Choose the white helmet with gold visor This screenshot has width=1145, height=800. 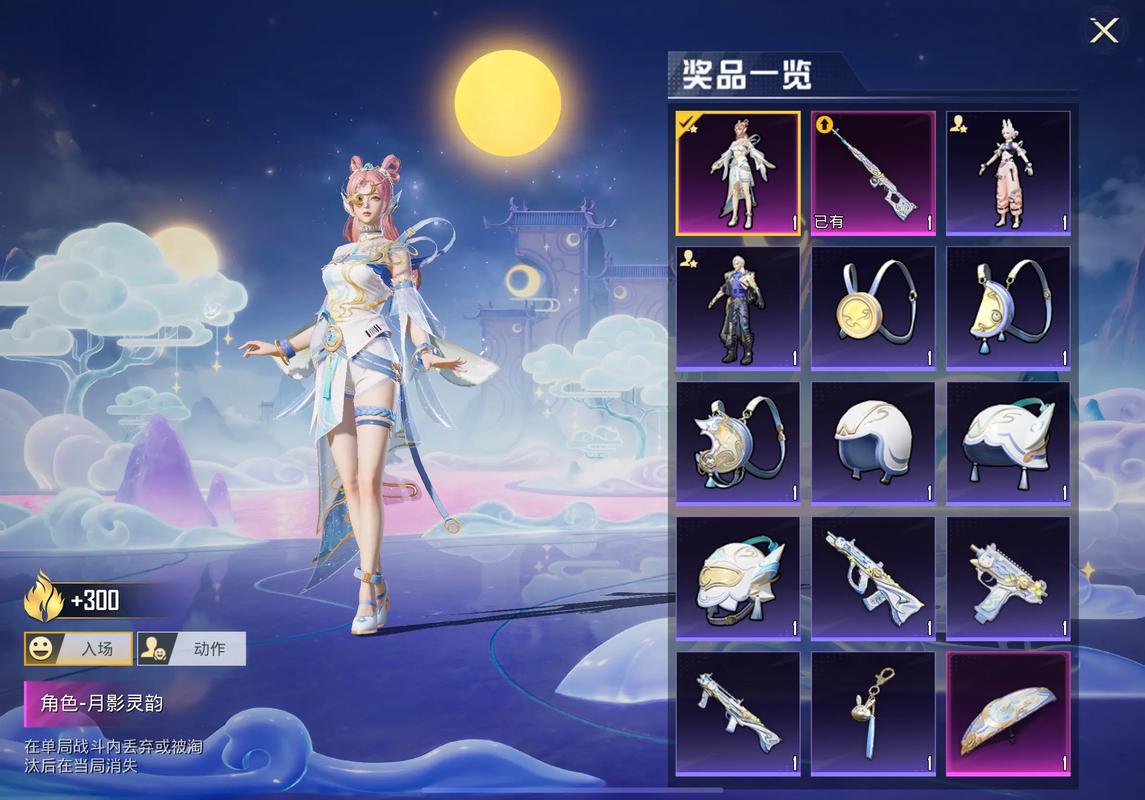click(x=738, y=578)
